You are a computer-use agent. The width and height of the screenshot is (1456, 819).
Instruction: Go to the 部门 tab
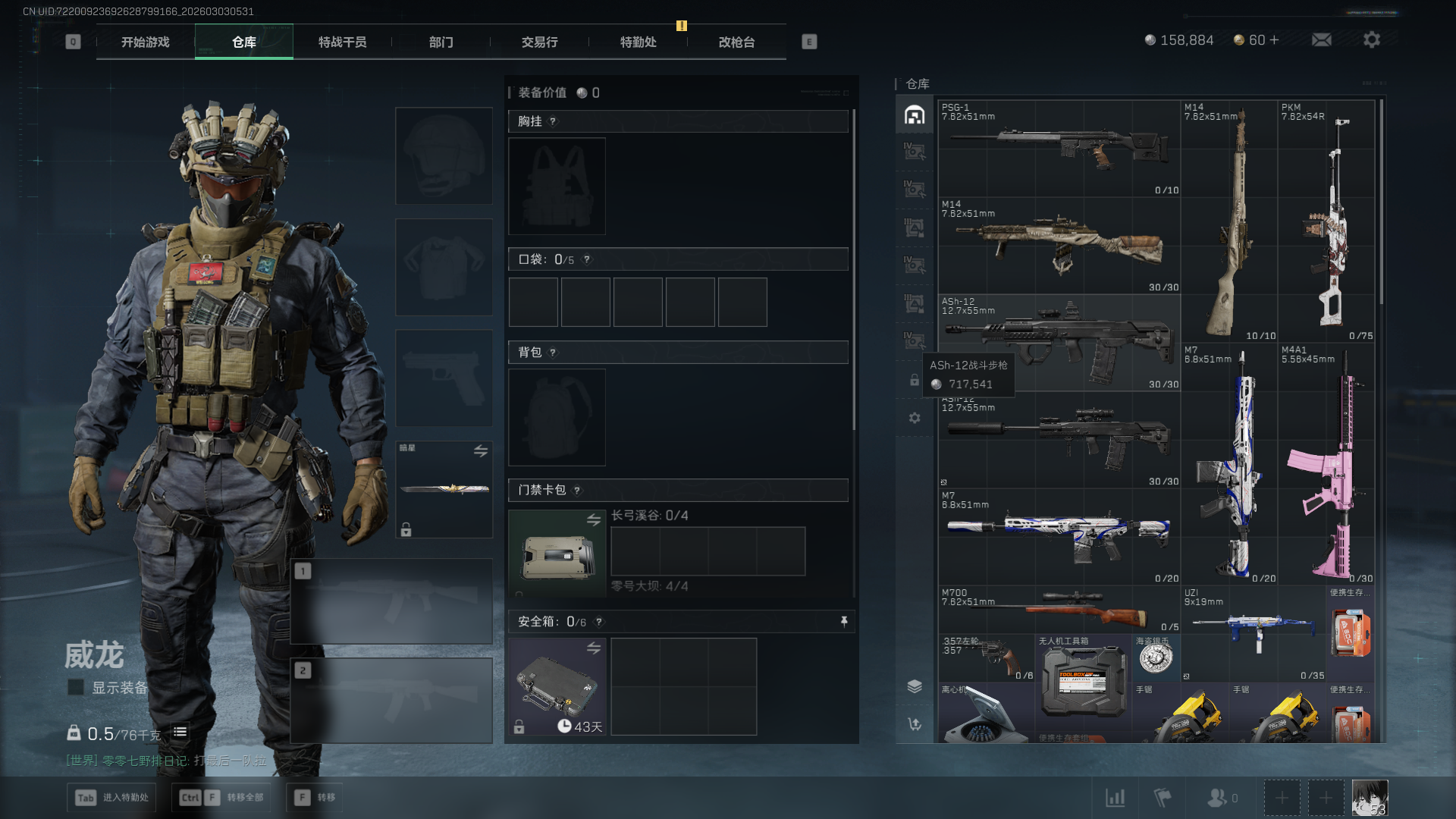click(441, 42)
